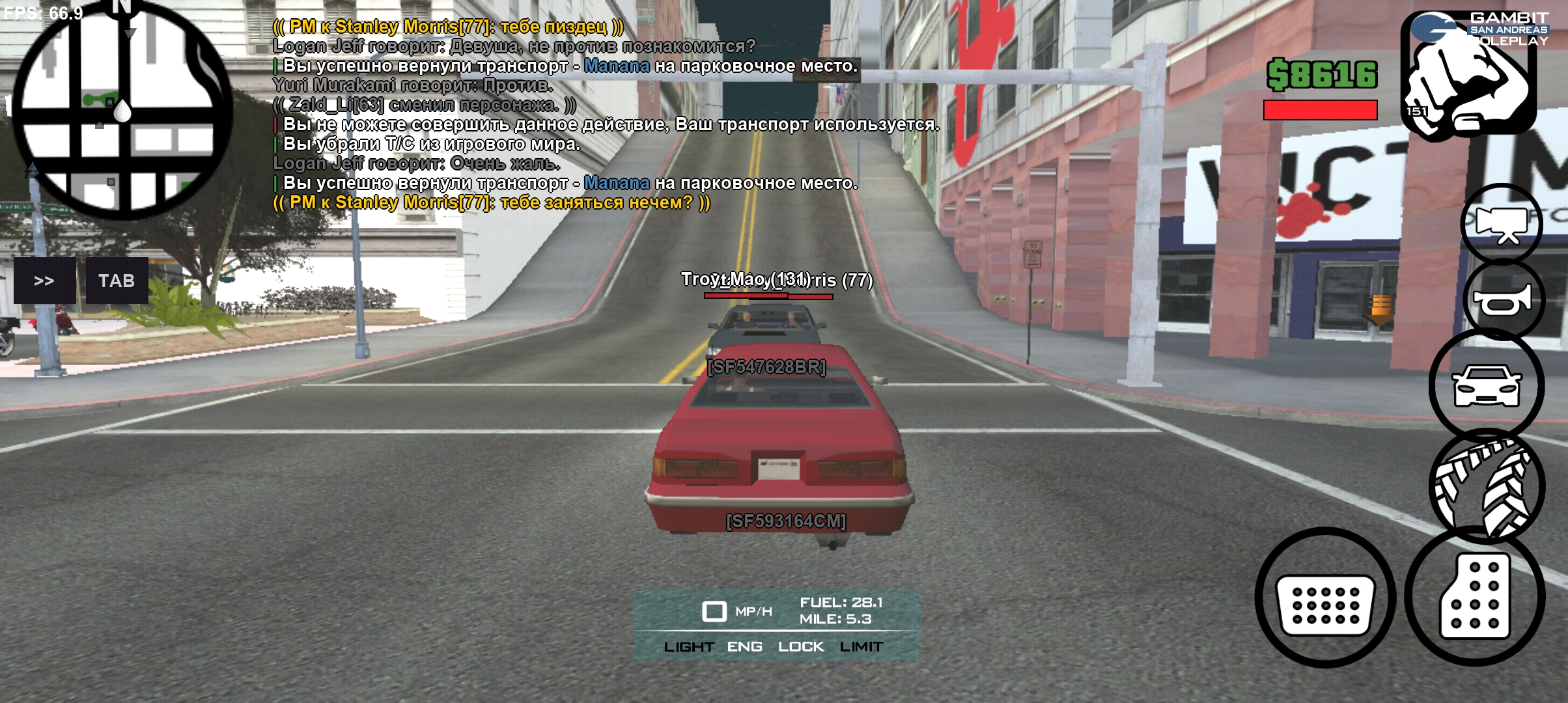Honk using the horn button
The height and width of the screenshot is (703, 1568).
[x=1503, y=299]
